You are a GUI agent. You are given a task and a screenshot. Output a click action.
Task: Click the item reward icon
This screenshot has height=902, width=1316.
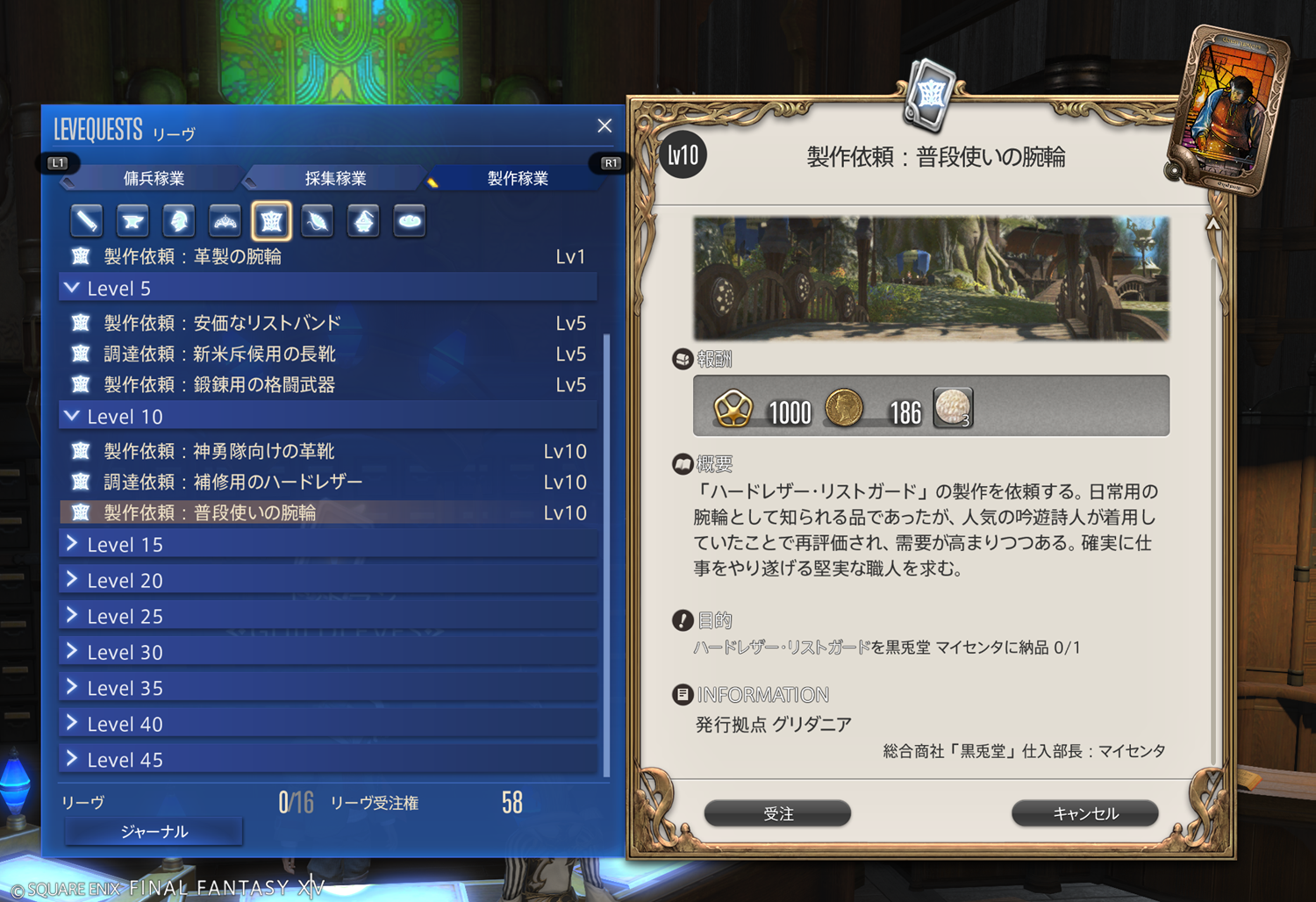[x=953, y=408]
